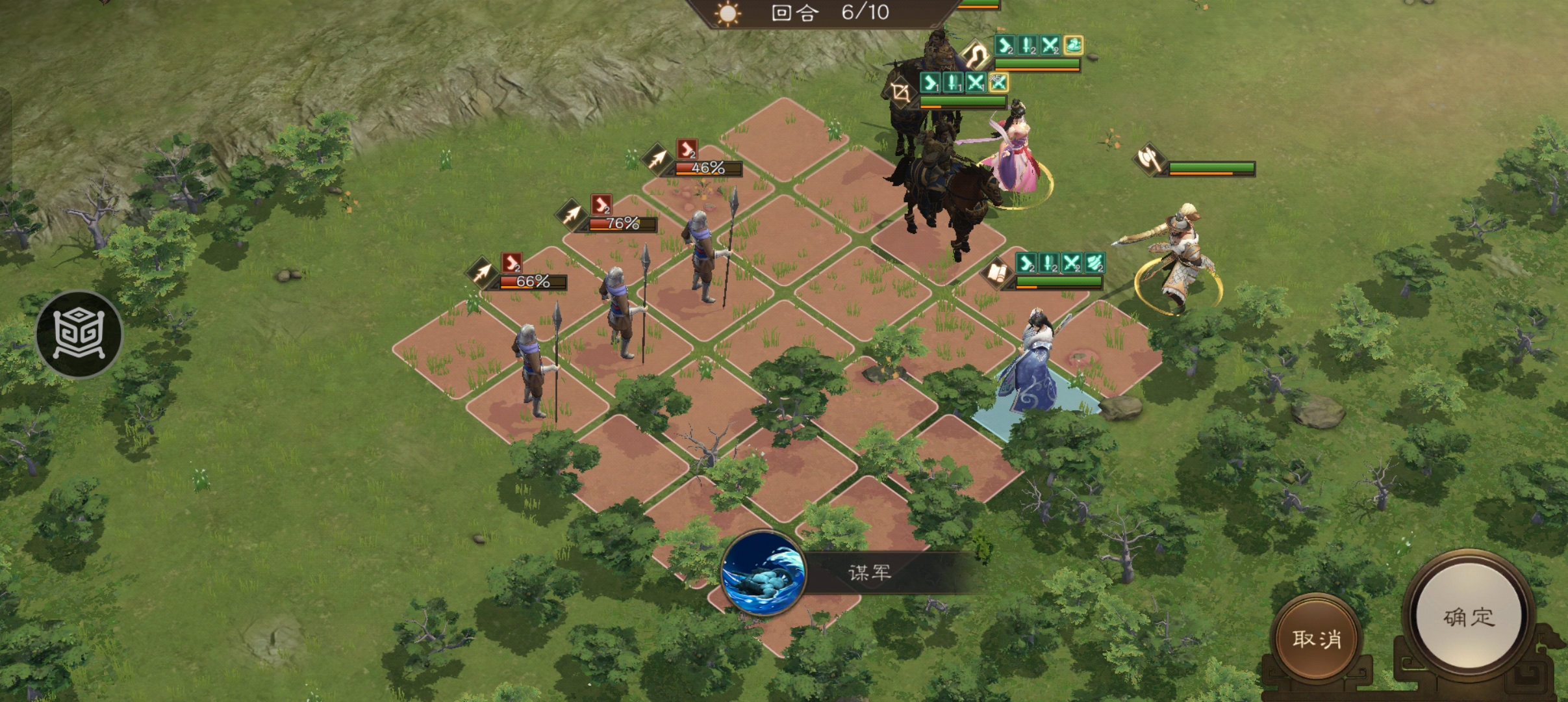This screenshot has width=1568, height=702.
Task: Confirm the action with 确定
Action: pos(1468,617)
